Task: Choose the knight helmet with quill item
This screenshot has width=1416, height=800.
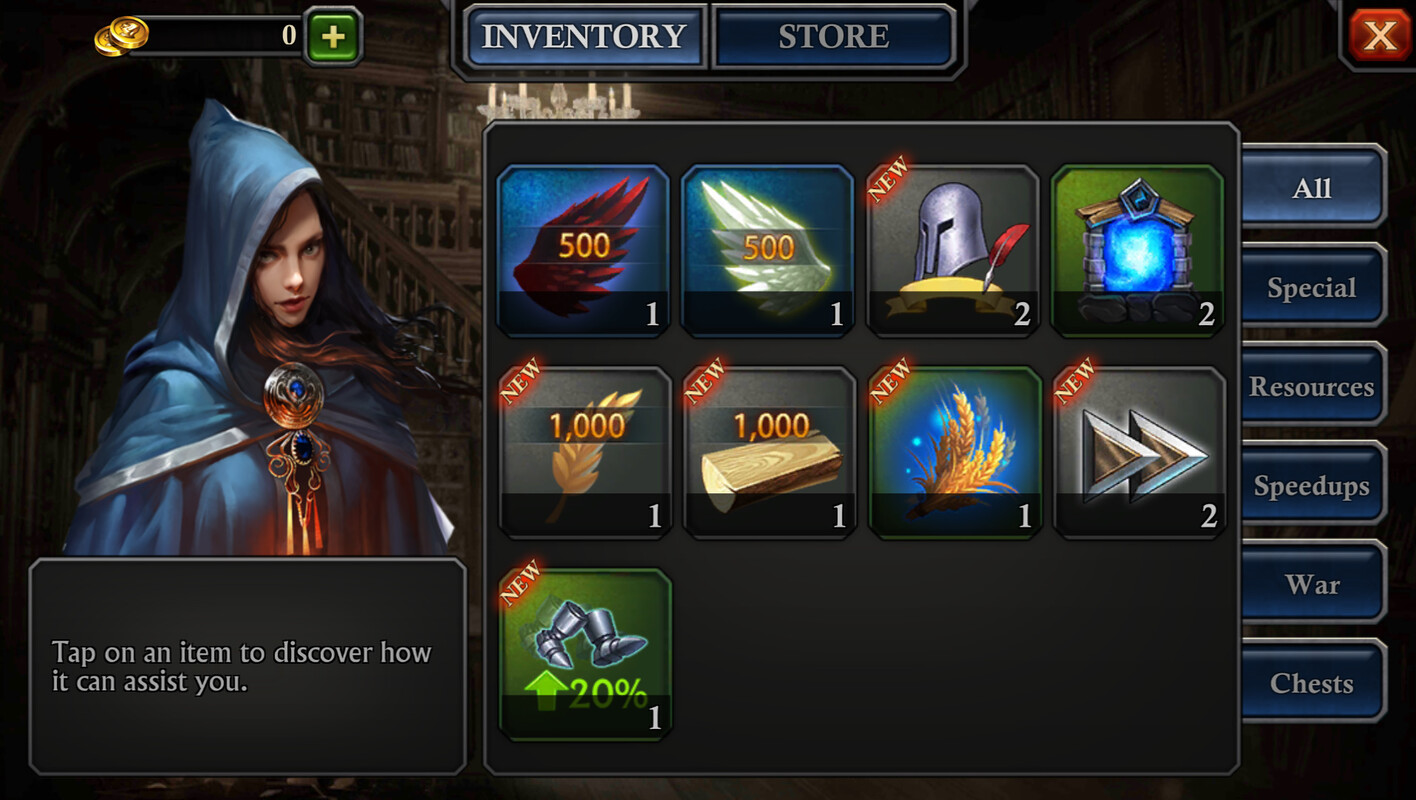Action: 952,250
